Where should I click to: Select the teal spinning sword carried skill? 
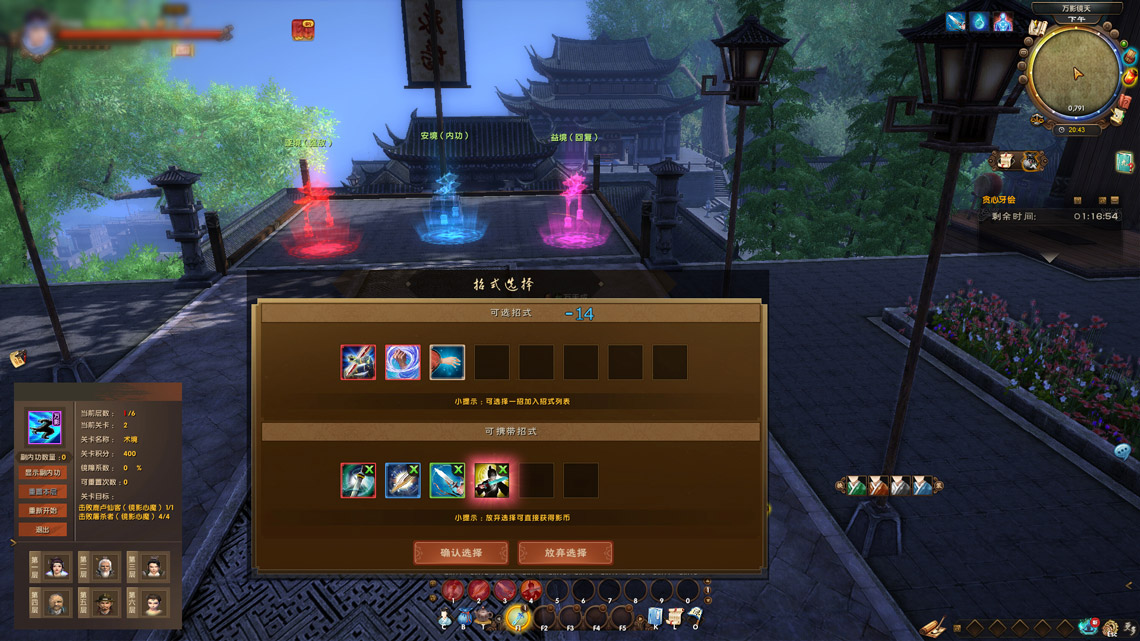[x=358, y=480]
